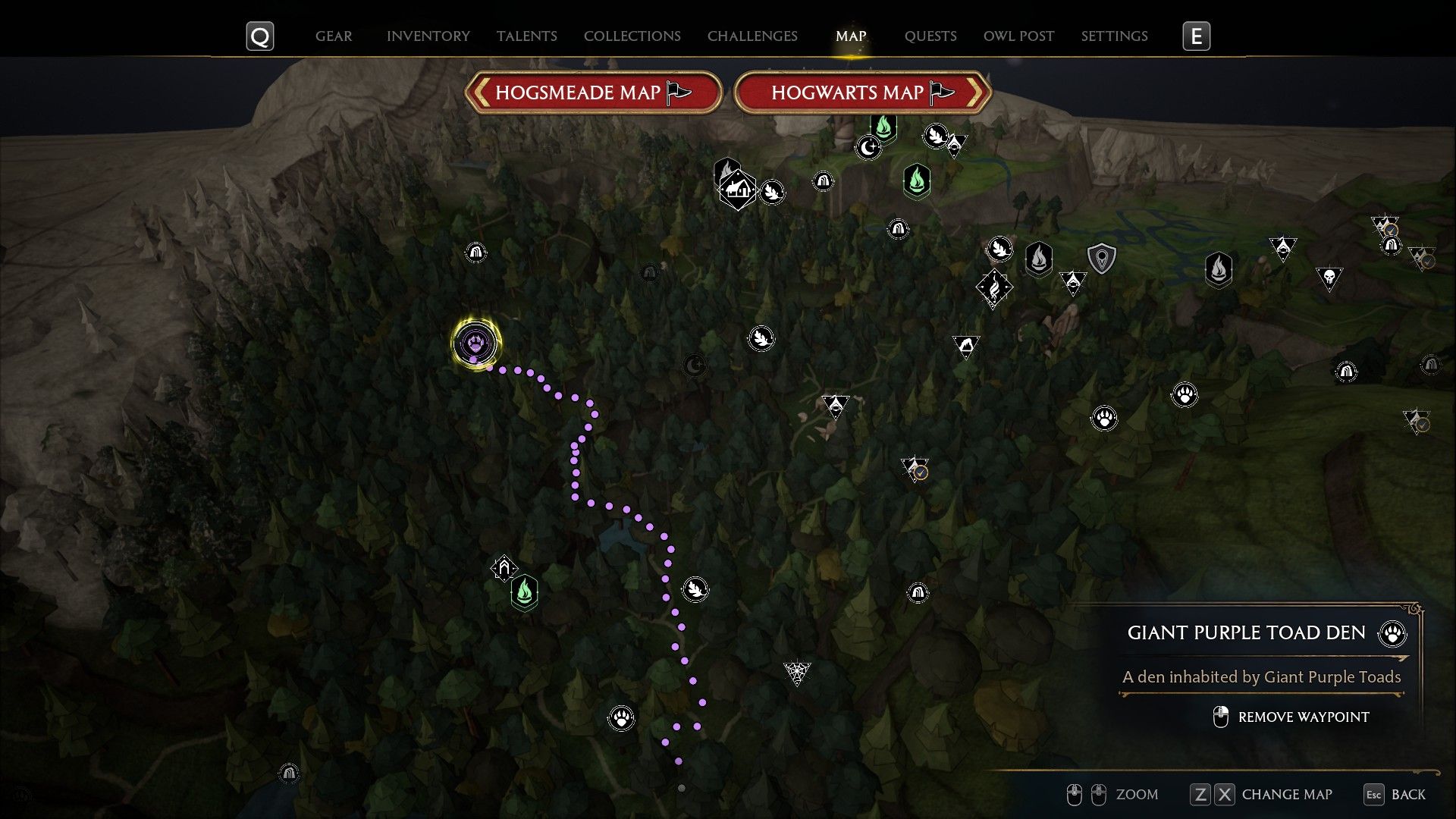Switch to the Challenges tab
The width and height of the screenshot is (1456, 819).
coord(752,36)
